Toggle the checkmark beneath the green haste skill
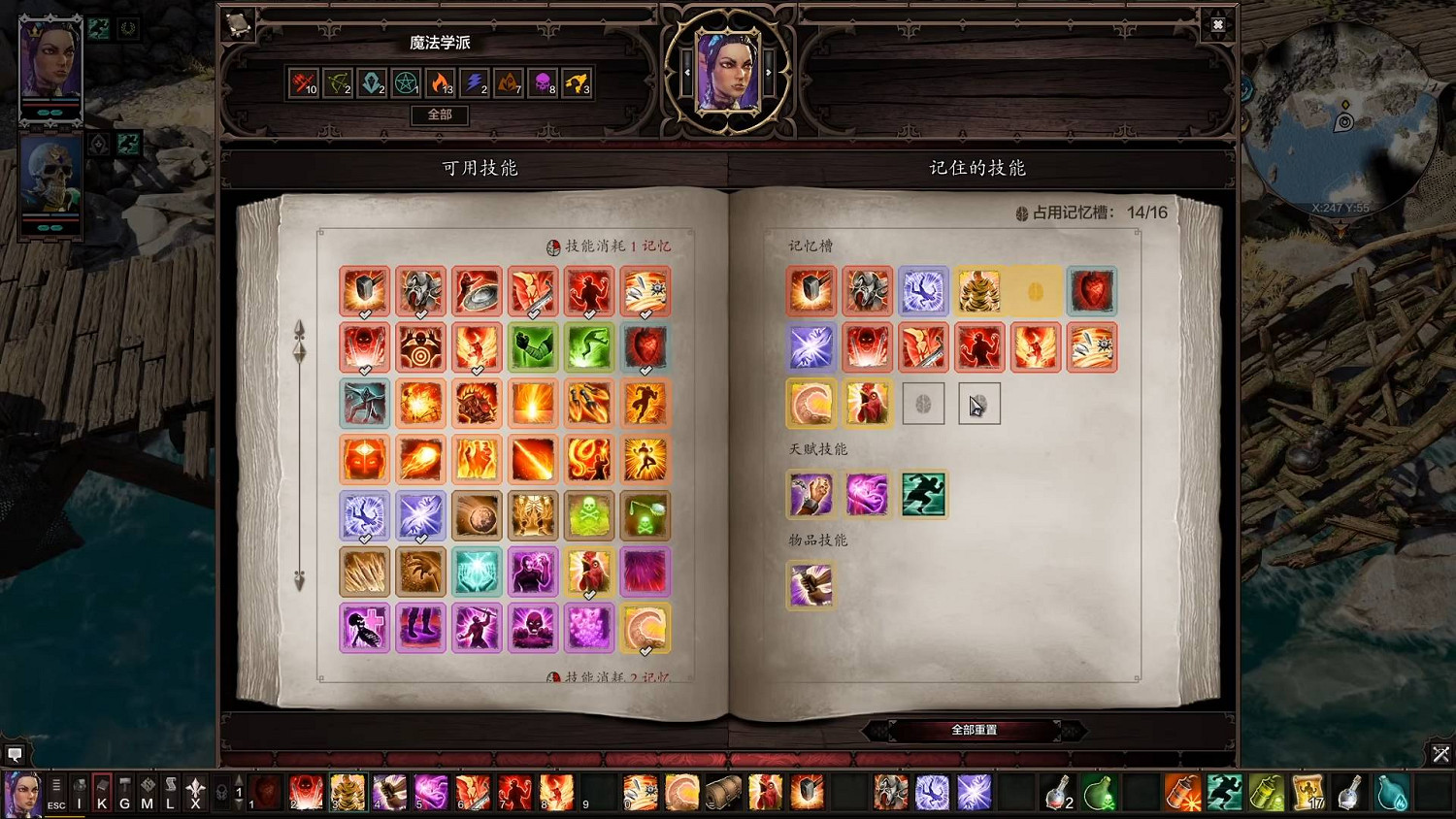This screenshot has height=819, width=1456. 588,372
